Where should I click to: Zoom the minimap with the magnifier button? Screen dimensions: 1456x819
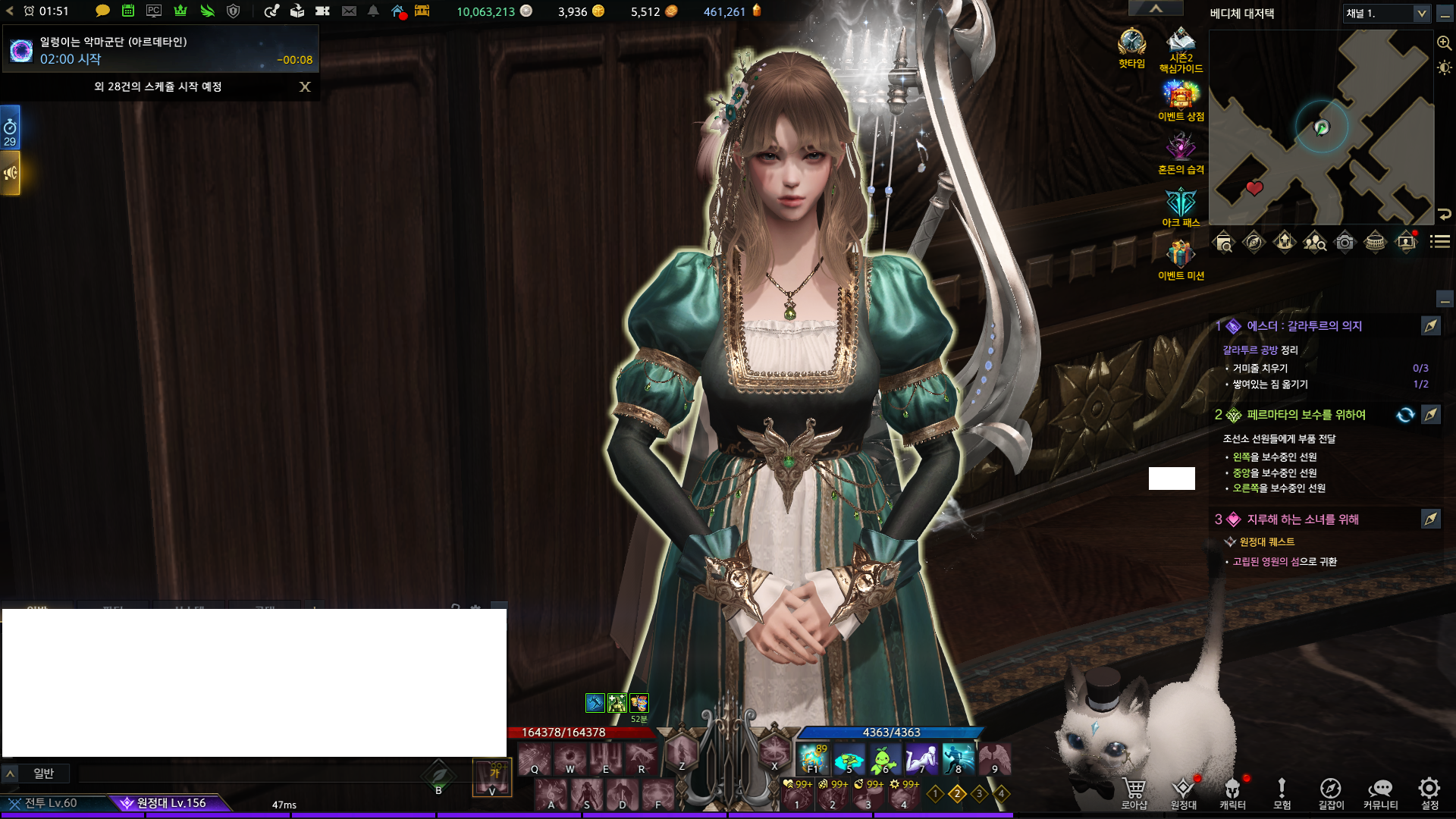click(x=1445, y=43)
